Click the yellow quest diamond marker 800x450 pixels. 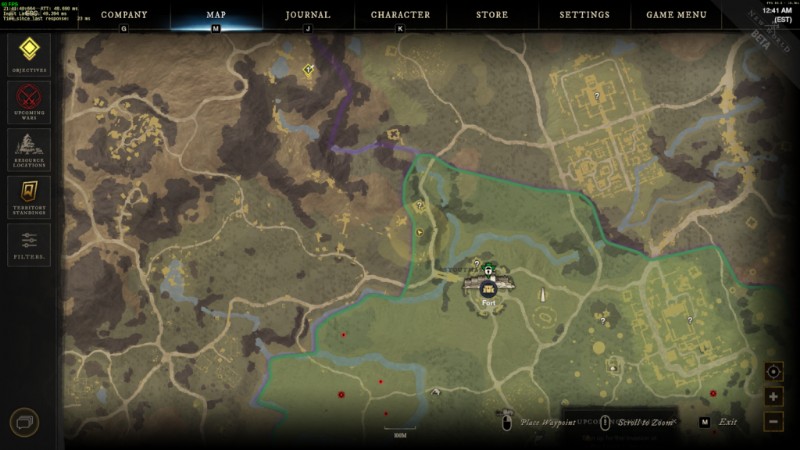[x=309, y=70]
